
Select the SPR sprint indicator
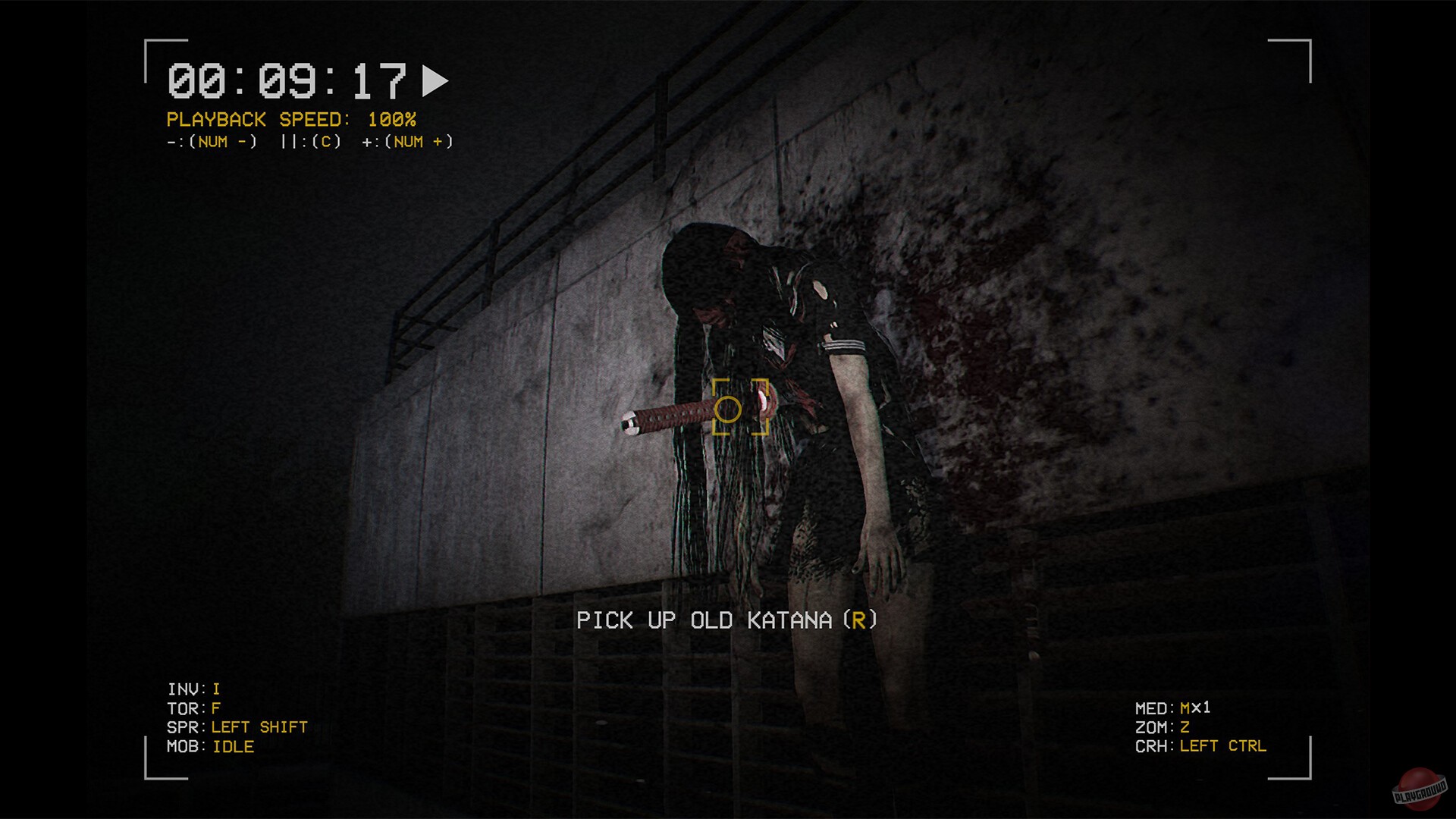point(237,726)
